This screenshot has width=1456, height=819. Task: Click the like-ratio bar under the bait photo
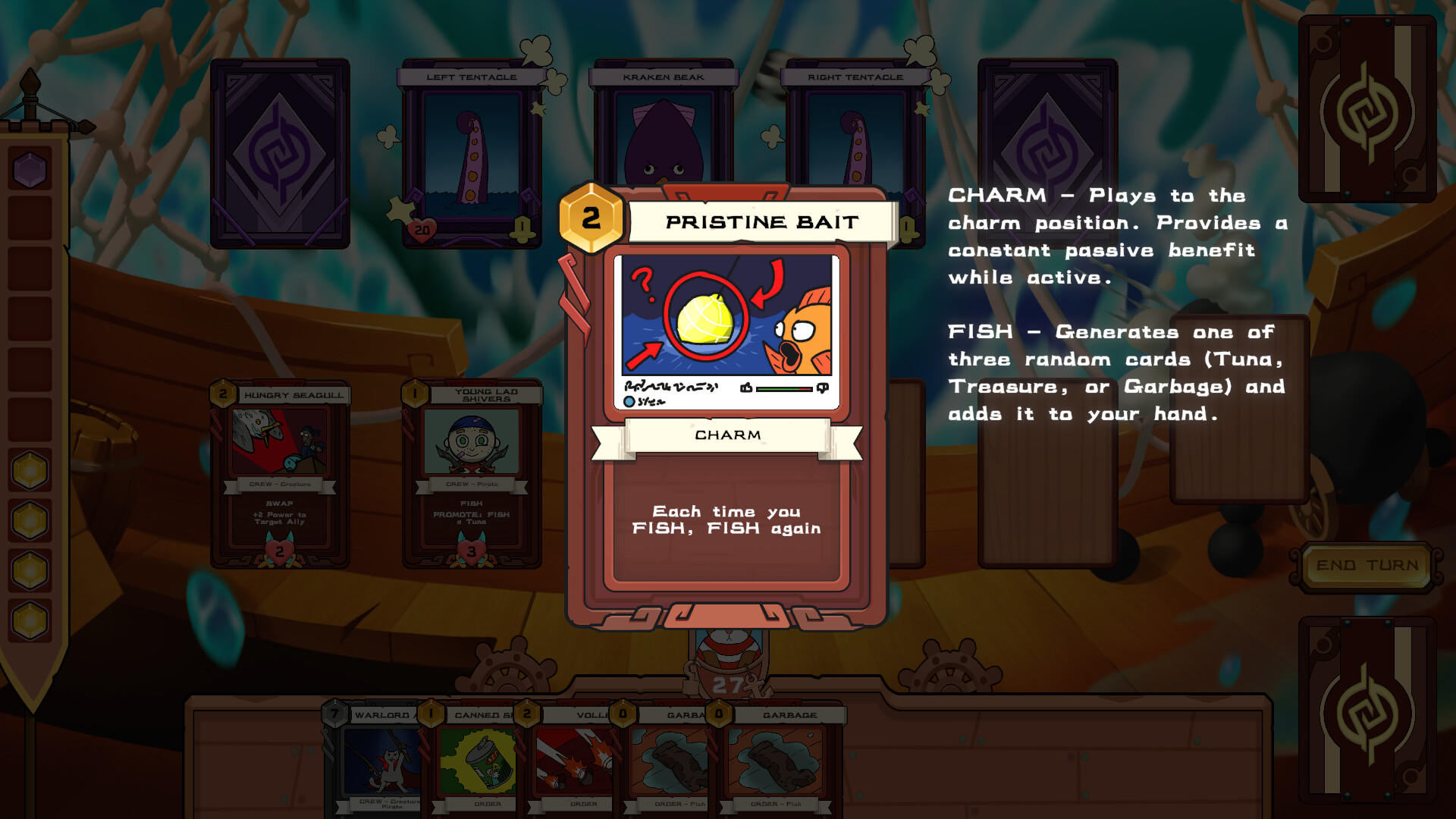pyautogui.click(x=785, y=388)
